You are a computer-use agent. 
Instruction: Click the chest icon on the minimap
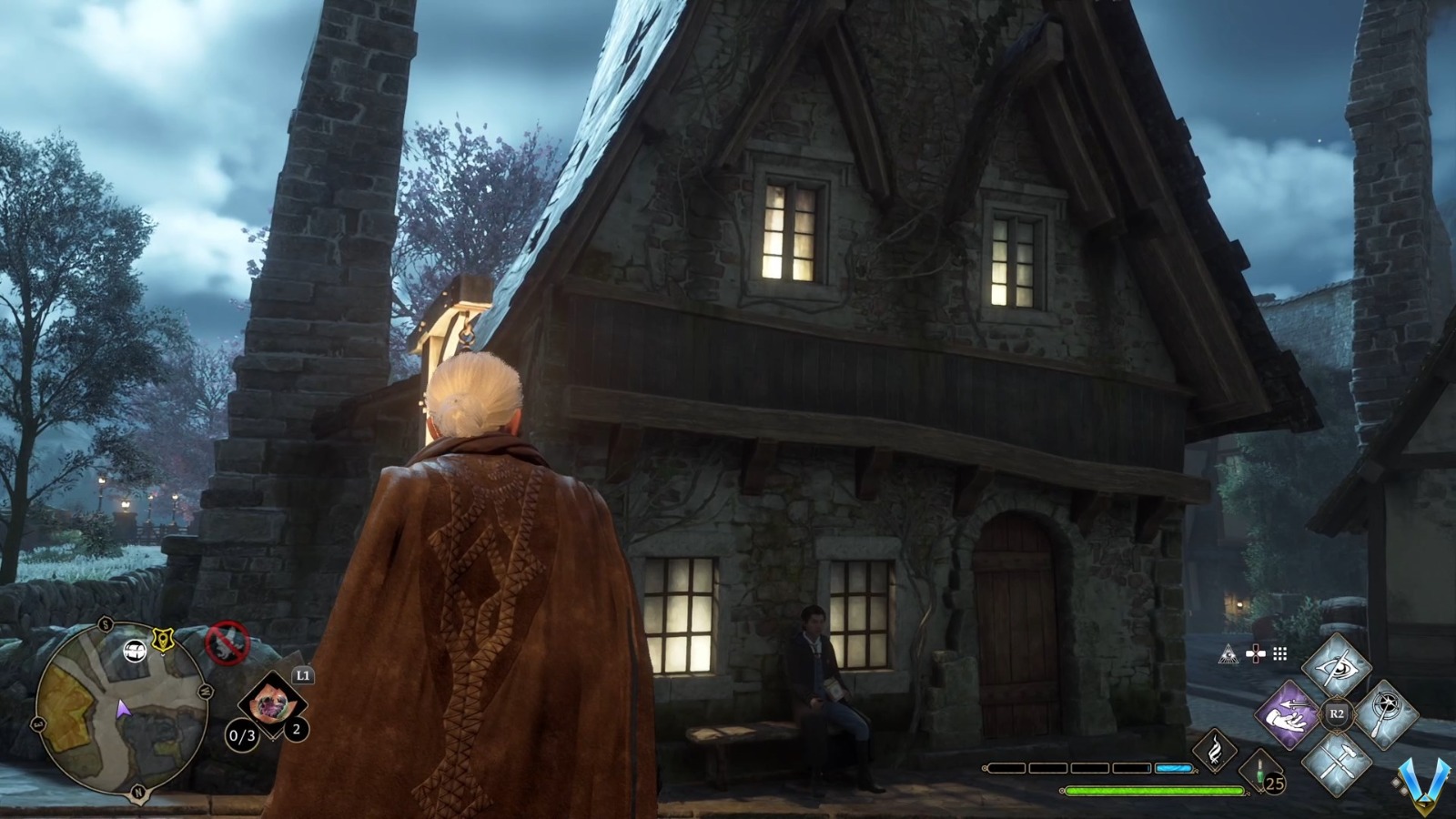(x=134, y=652)
